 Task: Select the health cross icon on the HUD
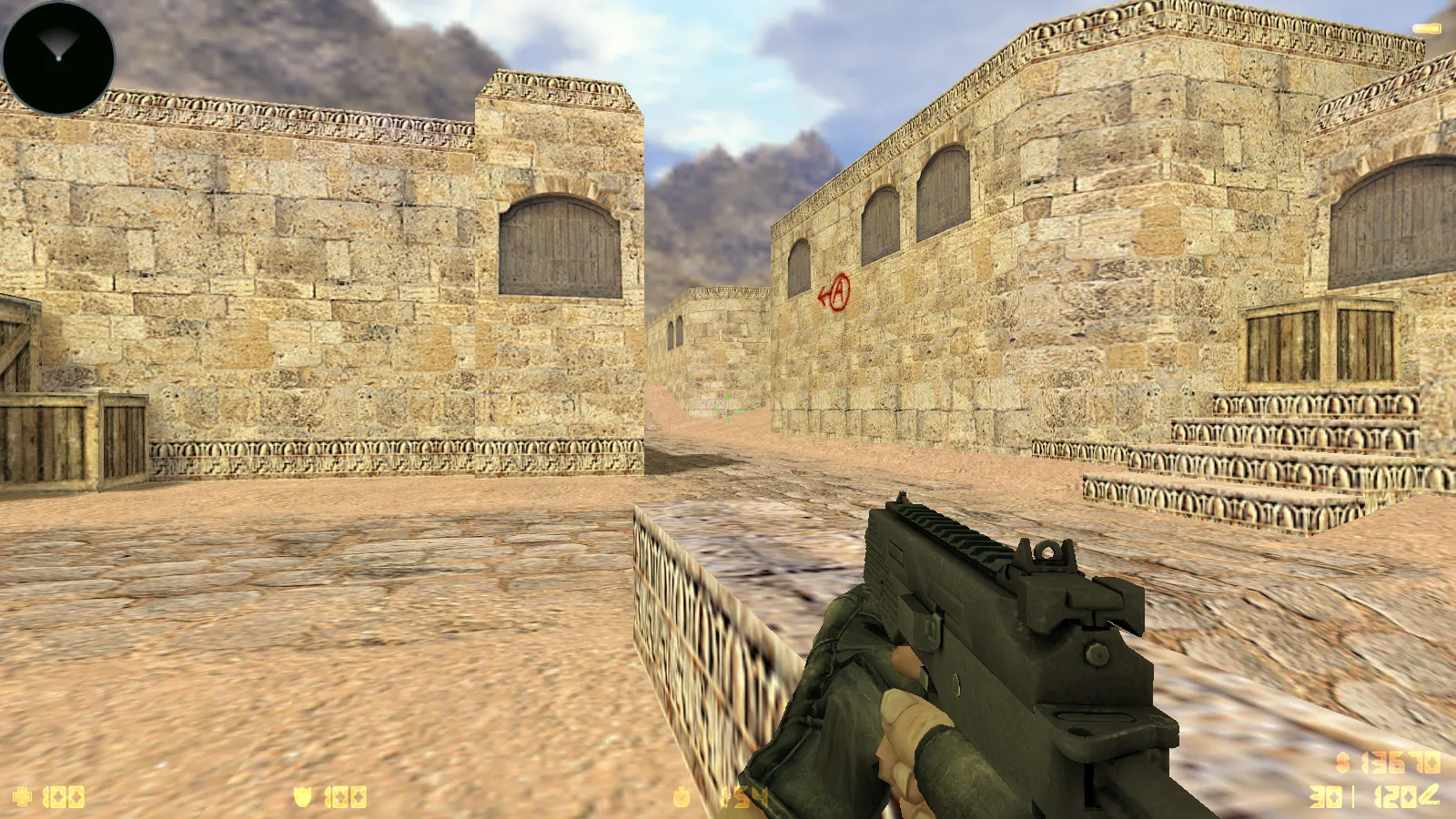tap(23, 794)
